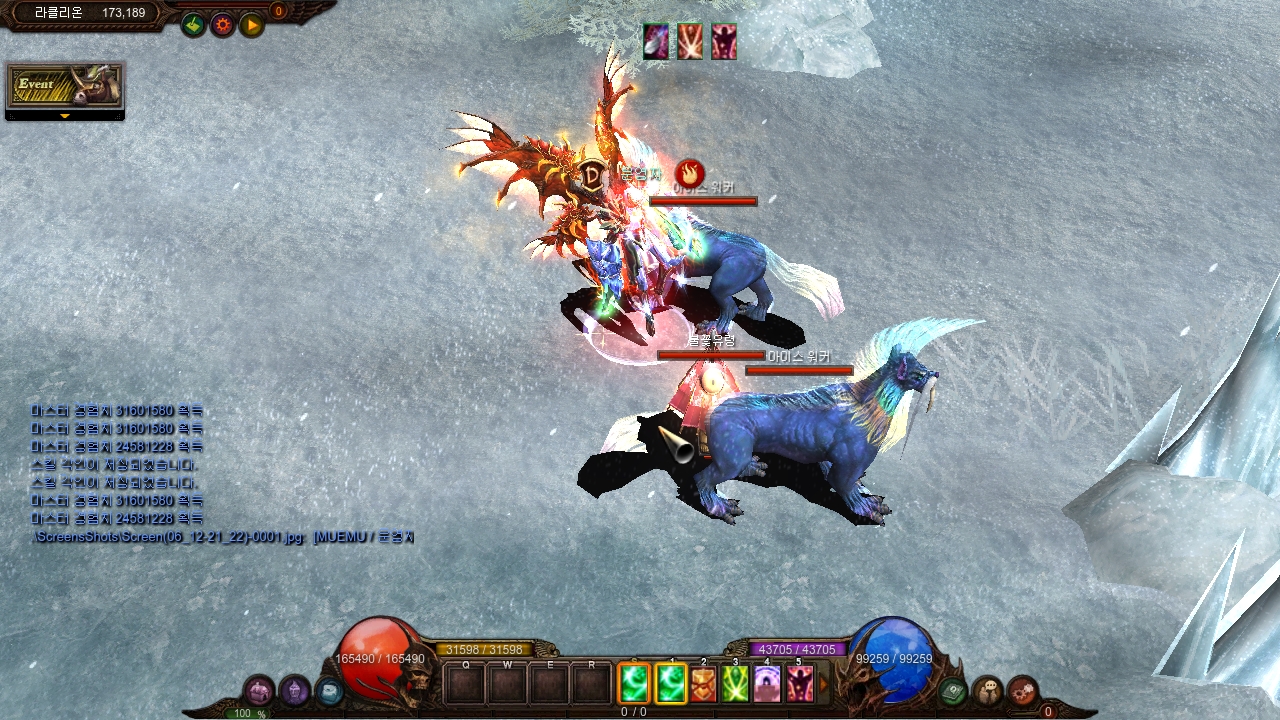The width and height of the screenshot is (1280, 720).
Task: Use the purple dome skill in slot 4
Action: 768,684
